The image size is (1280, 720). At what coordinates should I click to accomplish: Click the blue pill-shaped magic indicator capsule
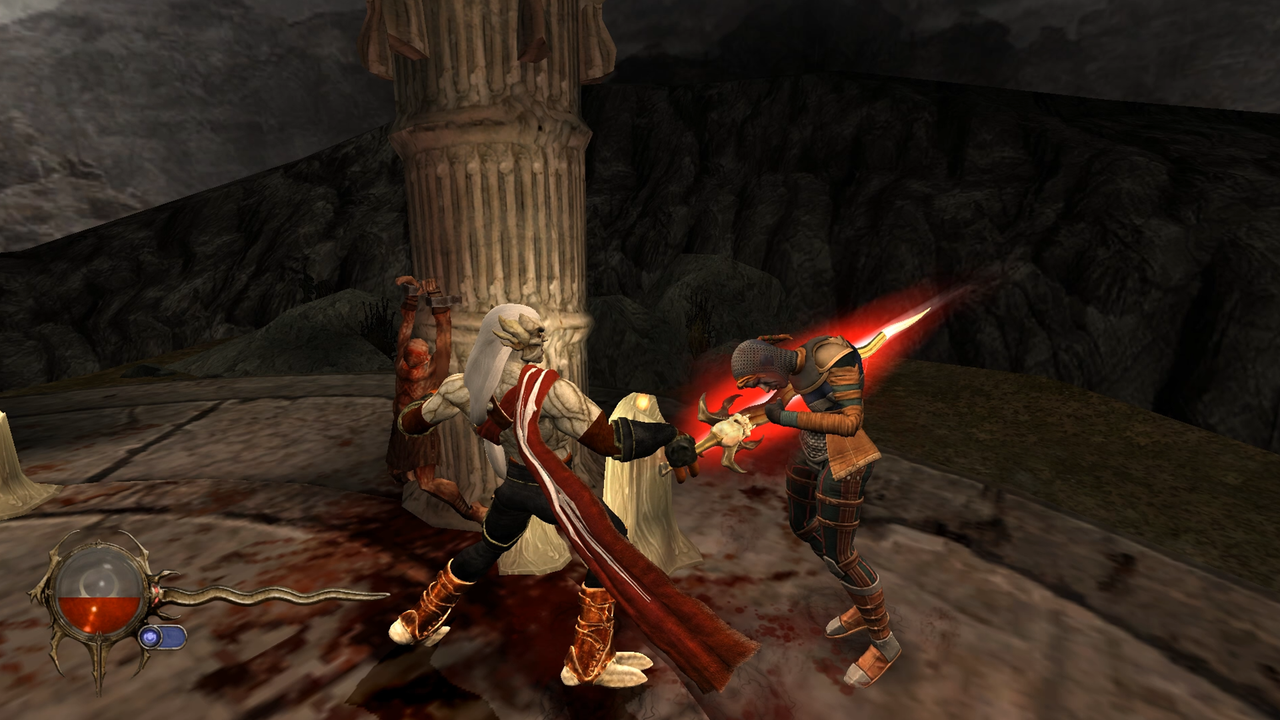pos(173,638)
